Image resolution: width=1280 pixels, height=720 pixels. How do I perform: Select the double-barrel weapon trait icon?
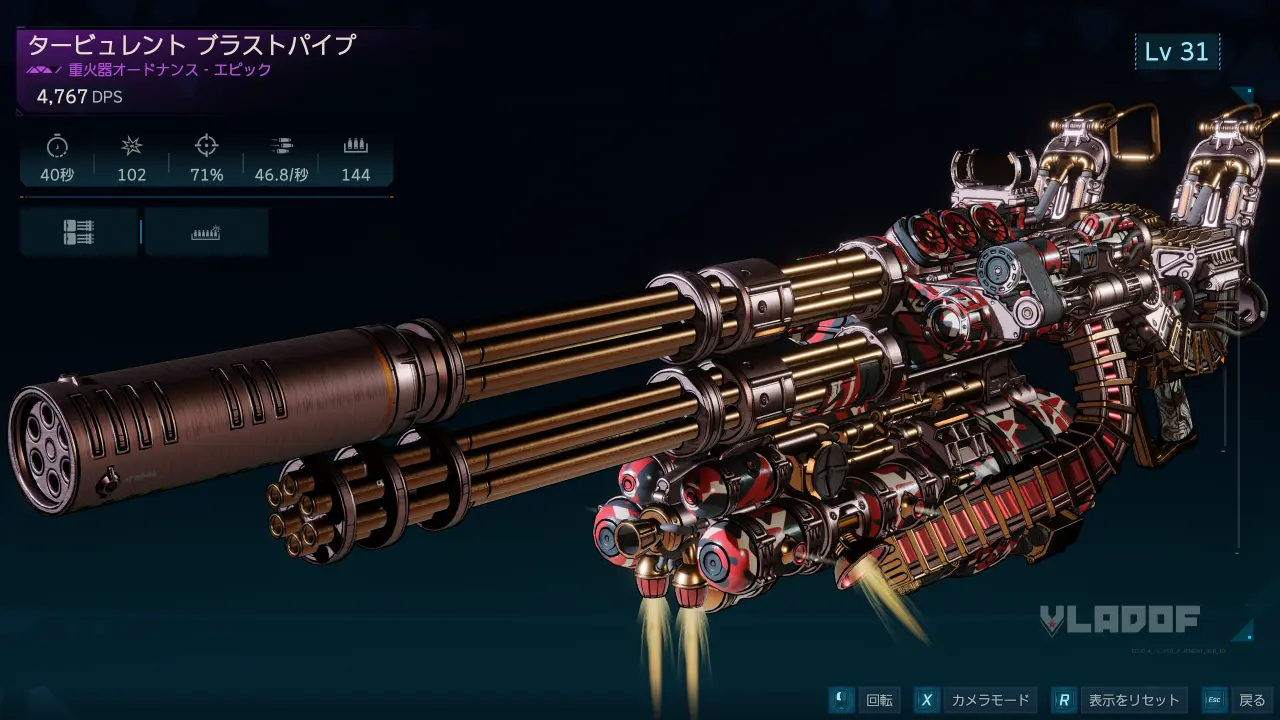79,232
